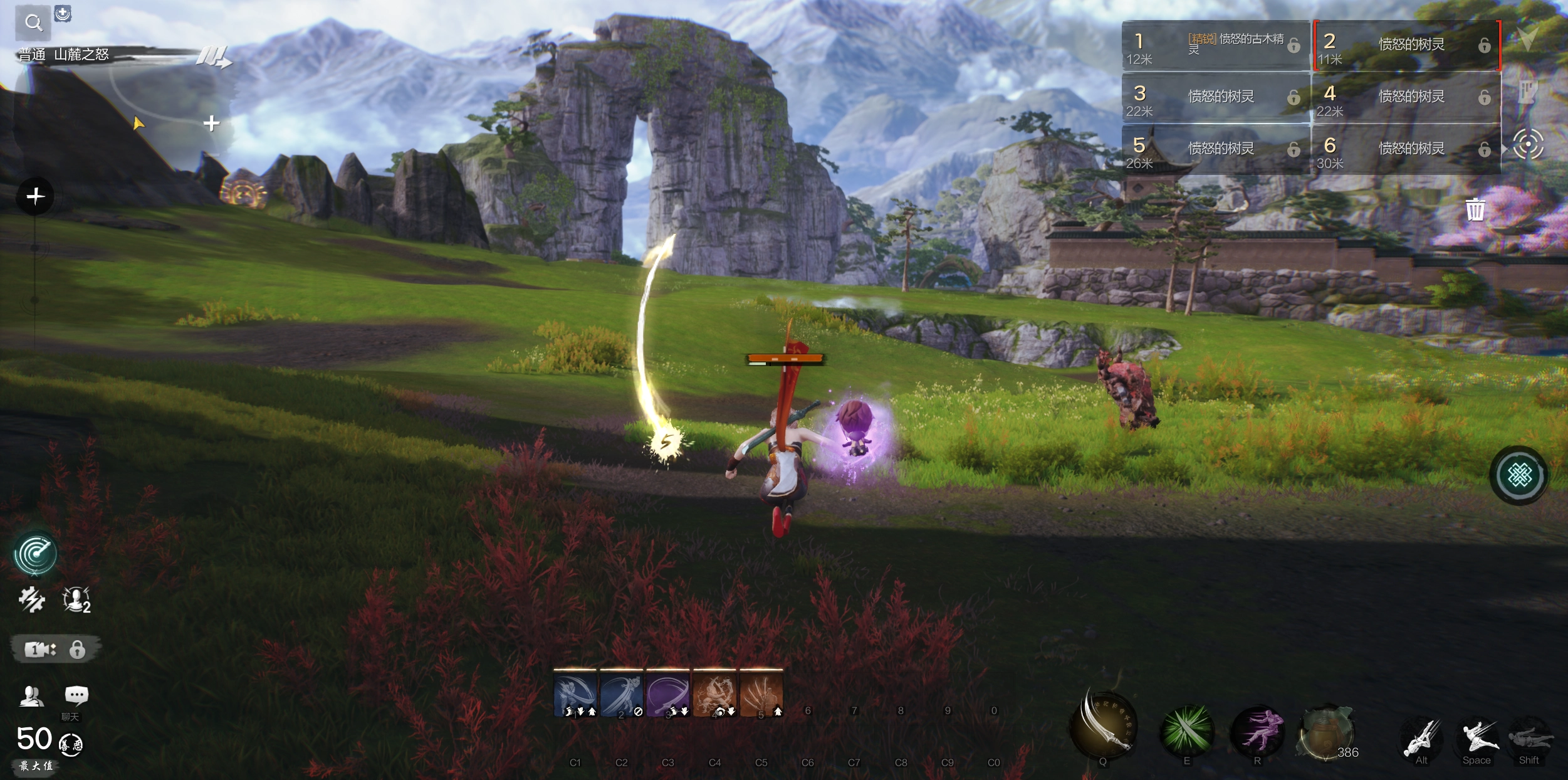Click the teal knot emblem button
The image size is (1568, 780).
(x=1519, y=475)
